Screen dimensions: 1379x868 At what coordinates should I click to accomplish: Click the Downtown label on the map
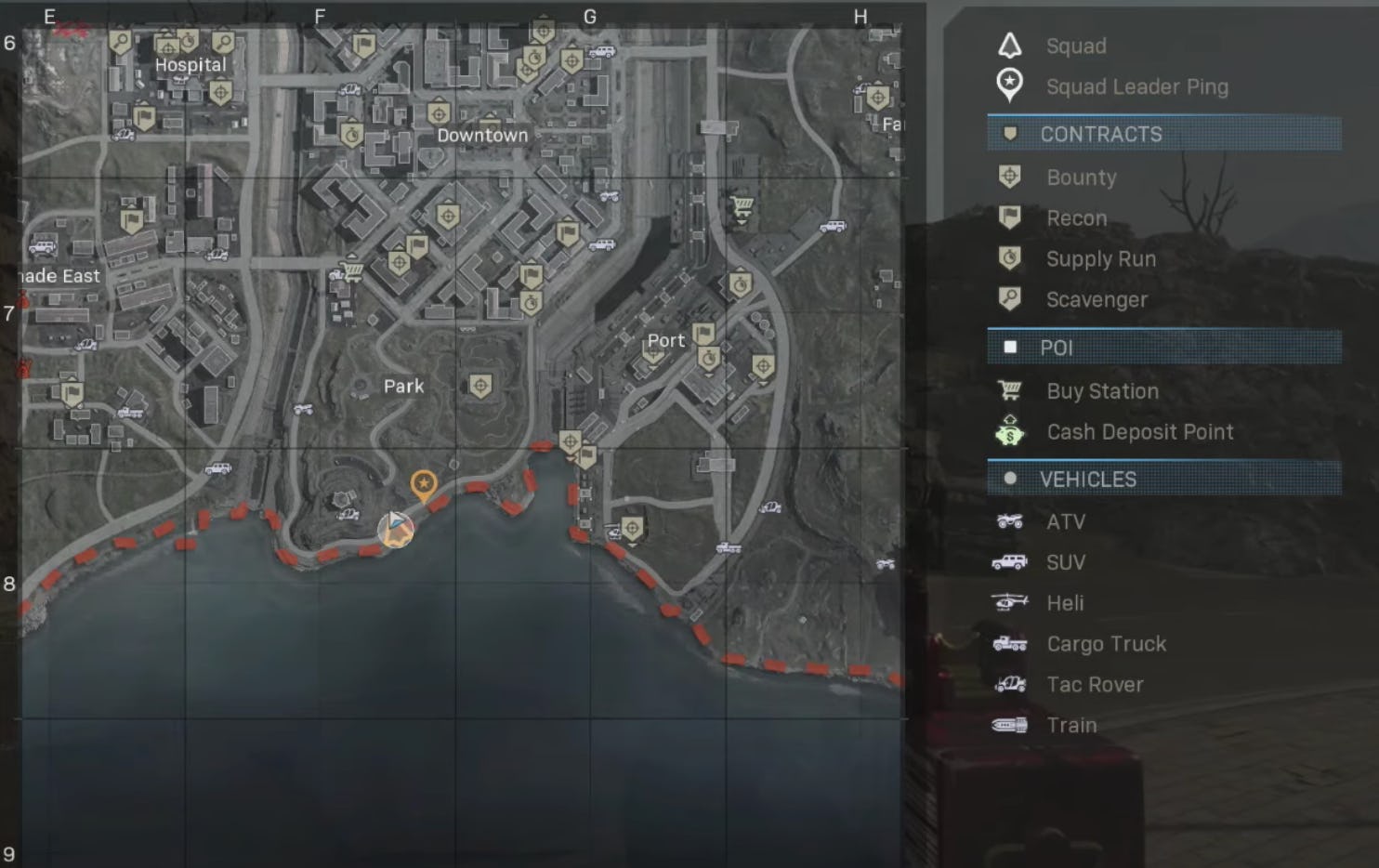pyautogui.click(x=481, y=135)
